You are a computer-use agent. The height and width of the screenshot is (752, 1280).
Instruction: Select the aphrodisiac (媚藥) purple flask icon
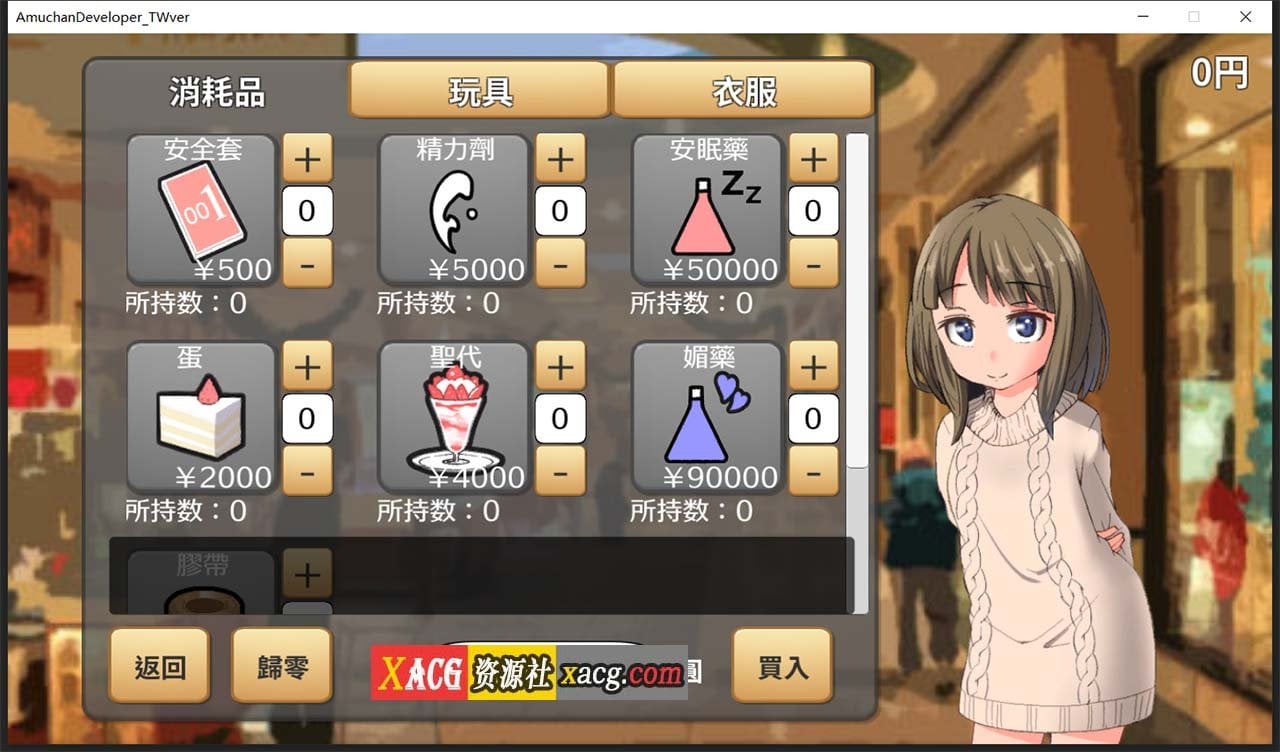(x=706, y=418)
